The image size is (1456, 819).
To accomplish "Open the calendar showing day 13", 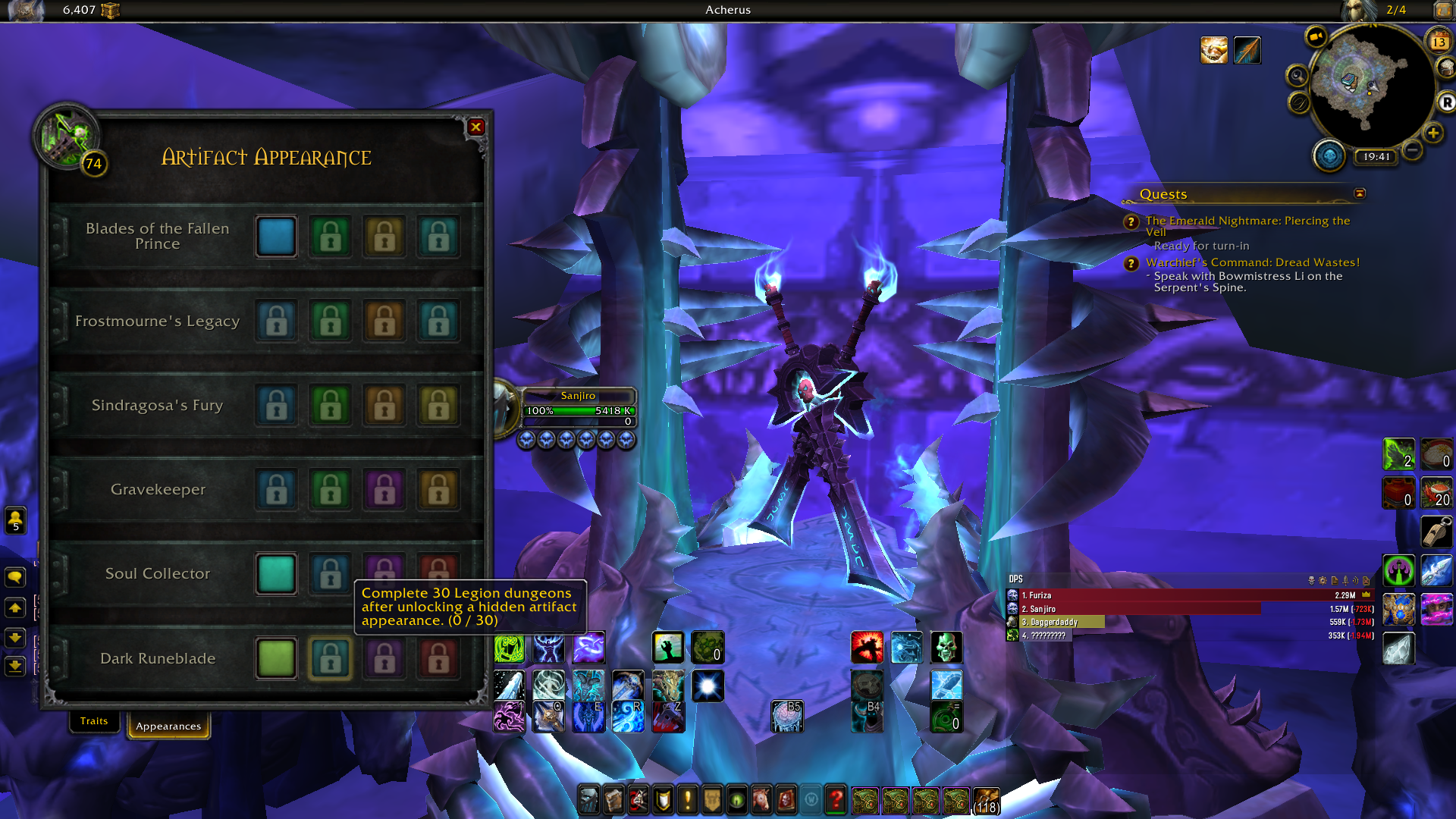I will coord(1439,42).
